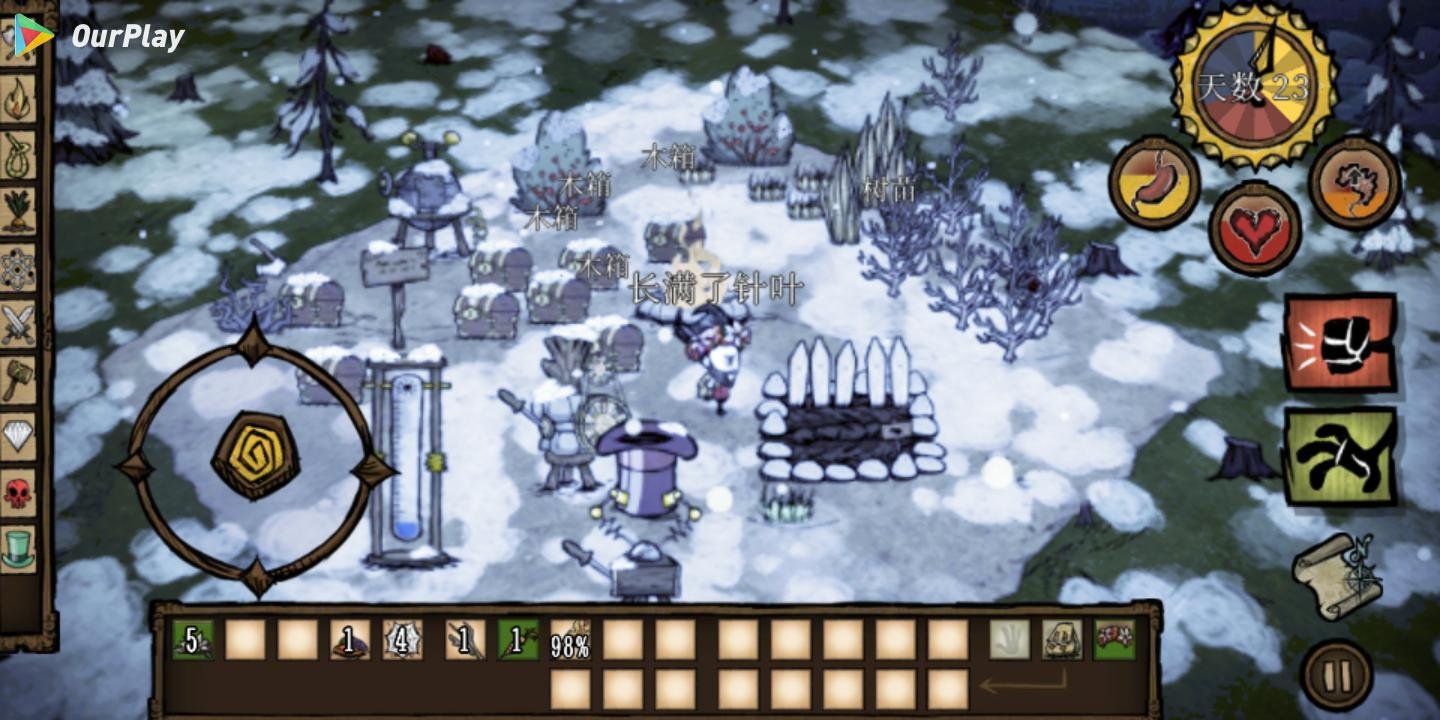Tap the heart health meter
Screen dimensions: 1440x720
pyautogui.click(x=1255, y=225)
